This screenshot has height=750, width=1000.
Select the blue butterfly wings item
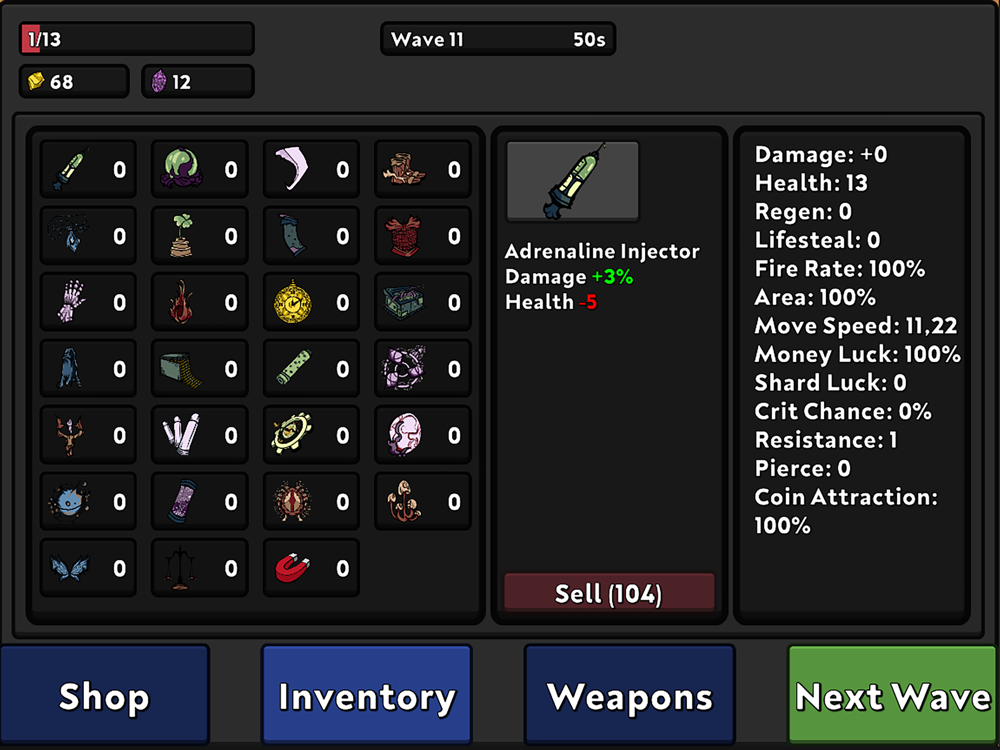(88, 568)
